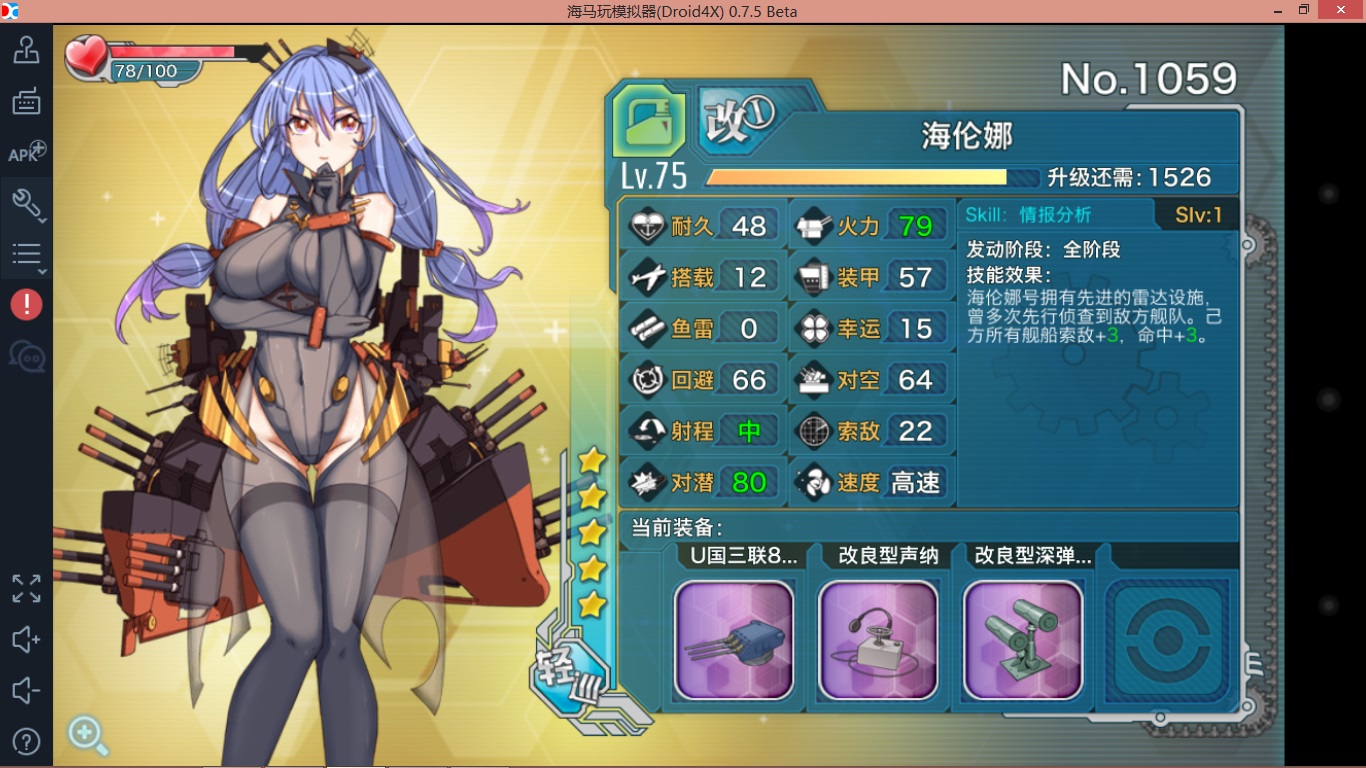Open the 改良型声纳 sonar equipment slot
1366x768 pixels.
(878, 640)
